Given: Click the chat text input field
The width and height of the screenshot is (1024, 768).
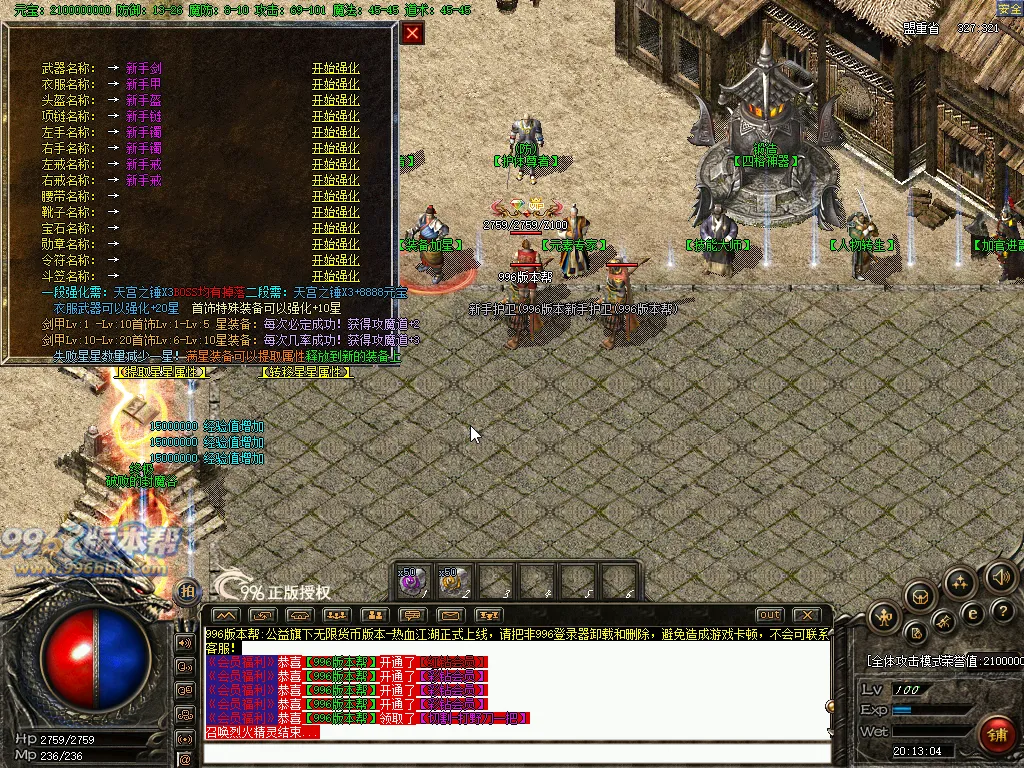Looking at the screenshot, I should pos(515,752).
